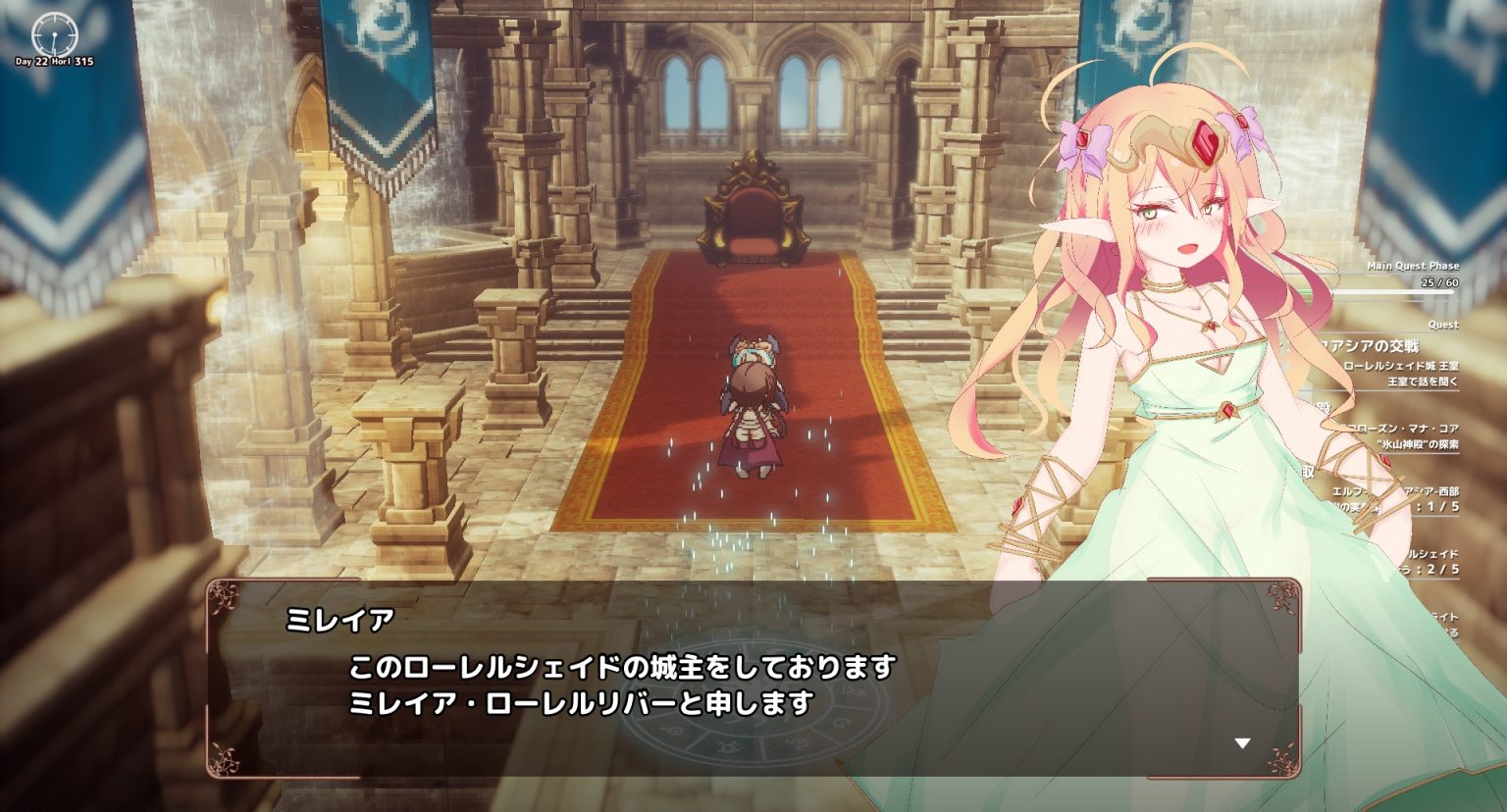This screenshot has width=1507, height=812.
Task: Click the clock icon in top-left HUD
Action: tap(54, 32)
